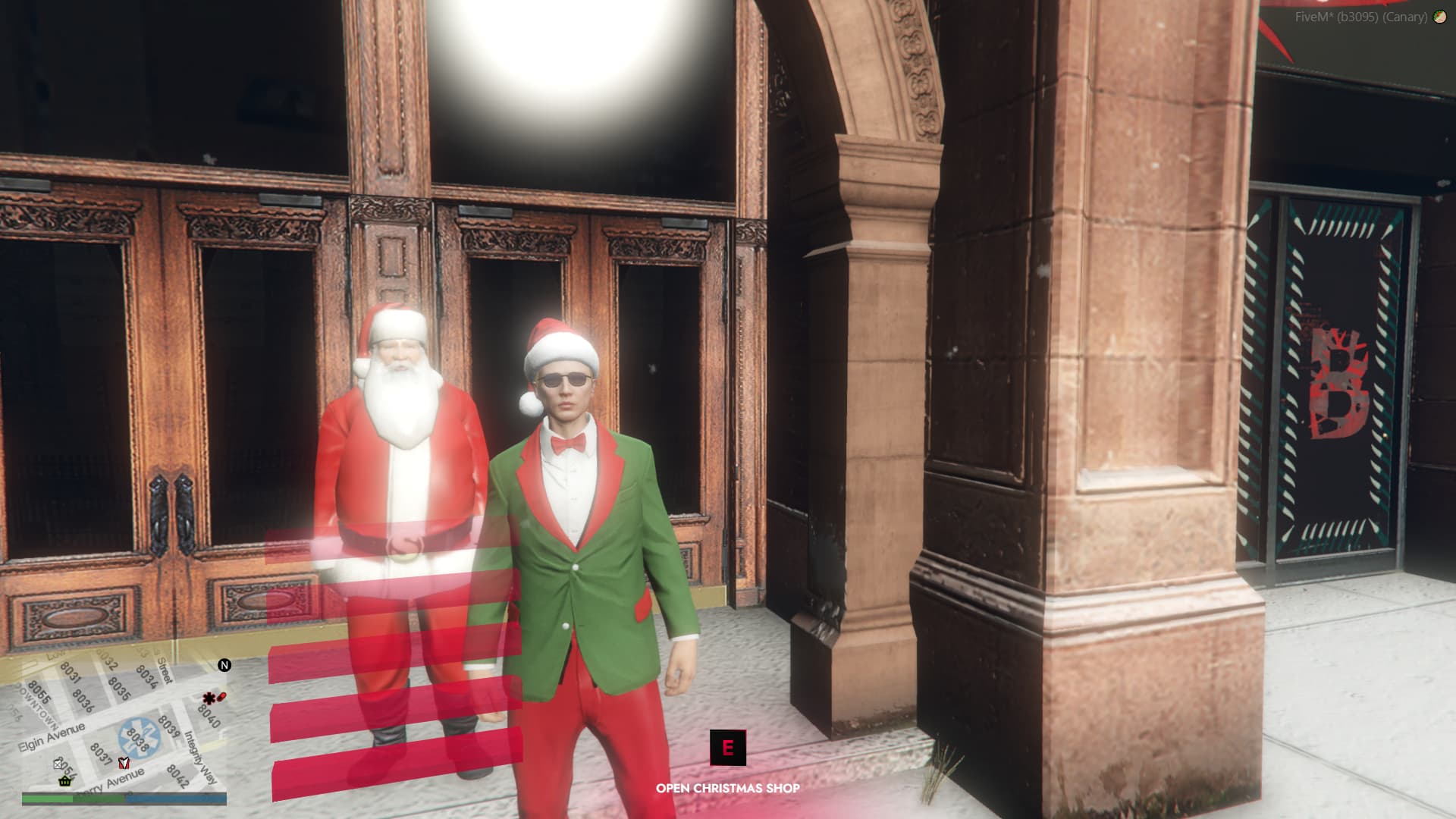Select the green shopping basket blip on the minimap

click(x=65, y=781)
